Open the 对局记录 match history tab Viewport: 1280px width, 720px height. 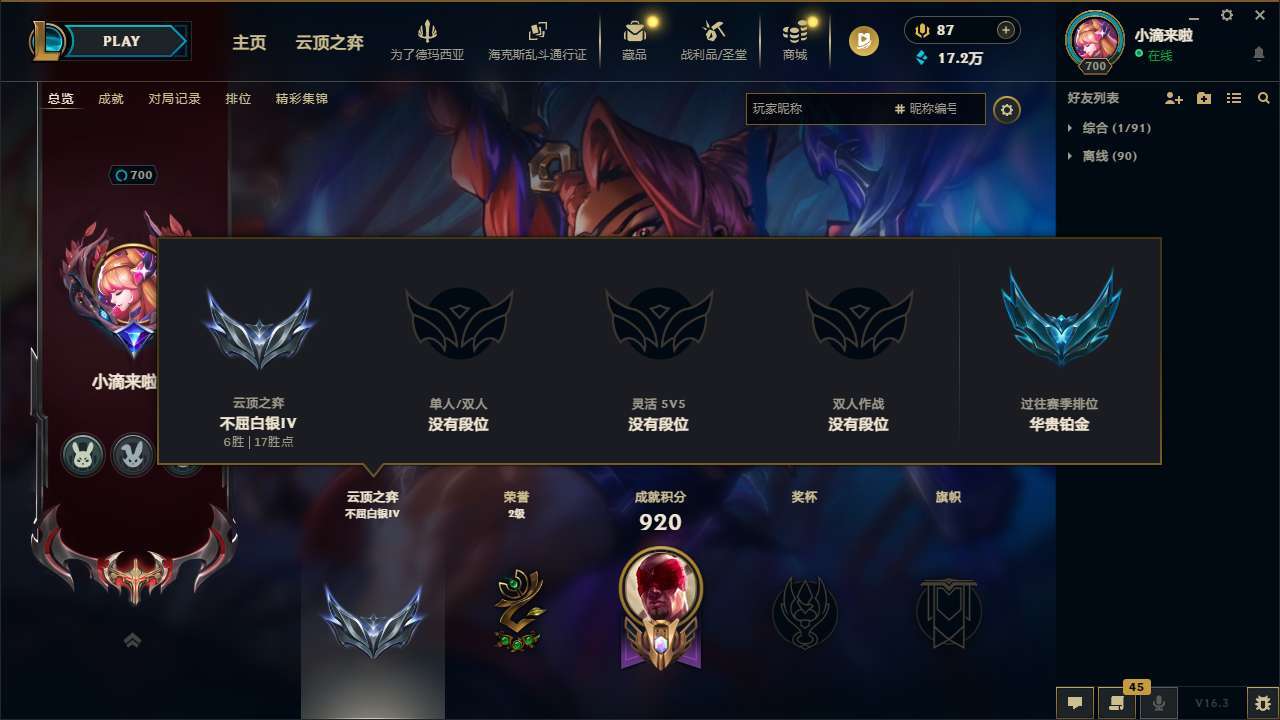point(174,99)
